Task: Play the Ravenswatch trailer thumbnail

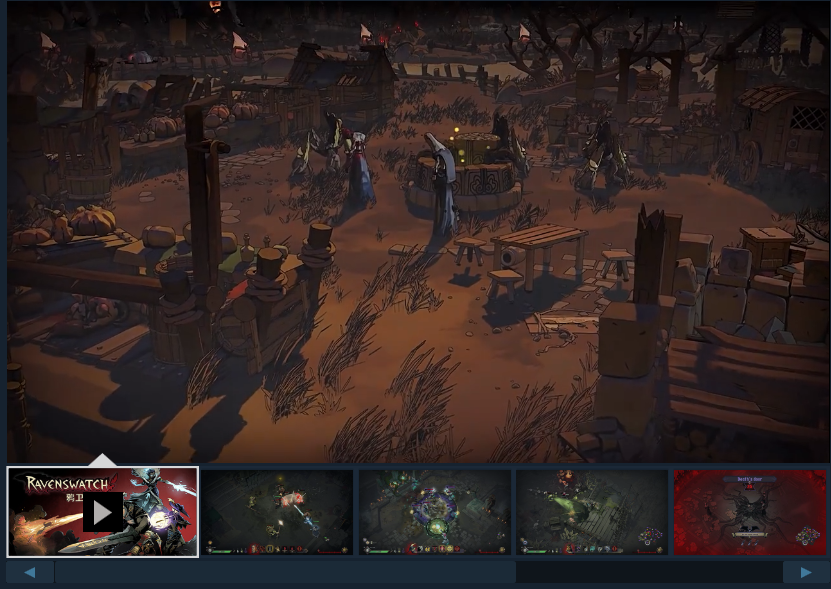Action: point(103,512)
